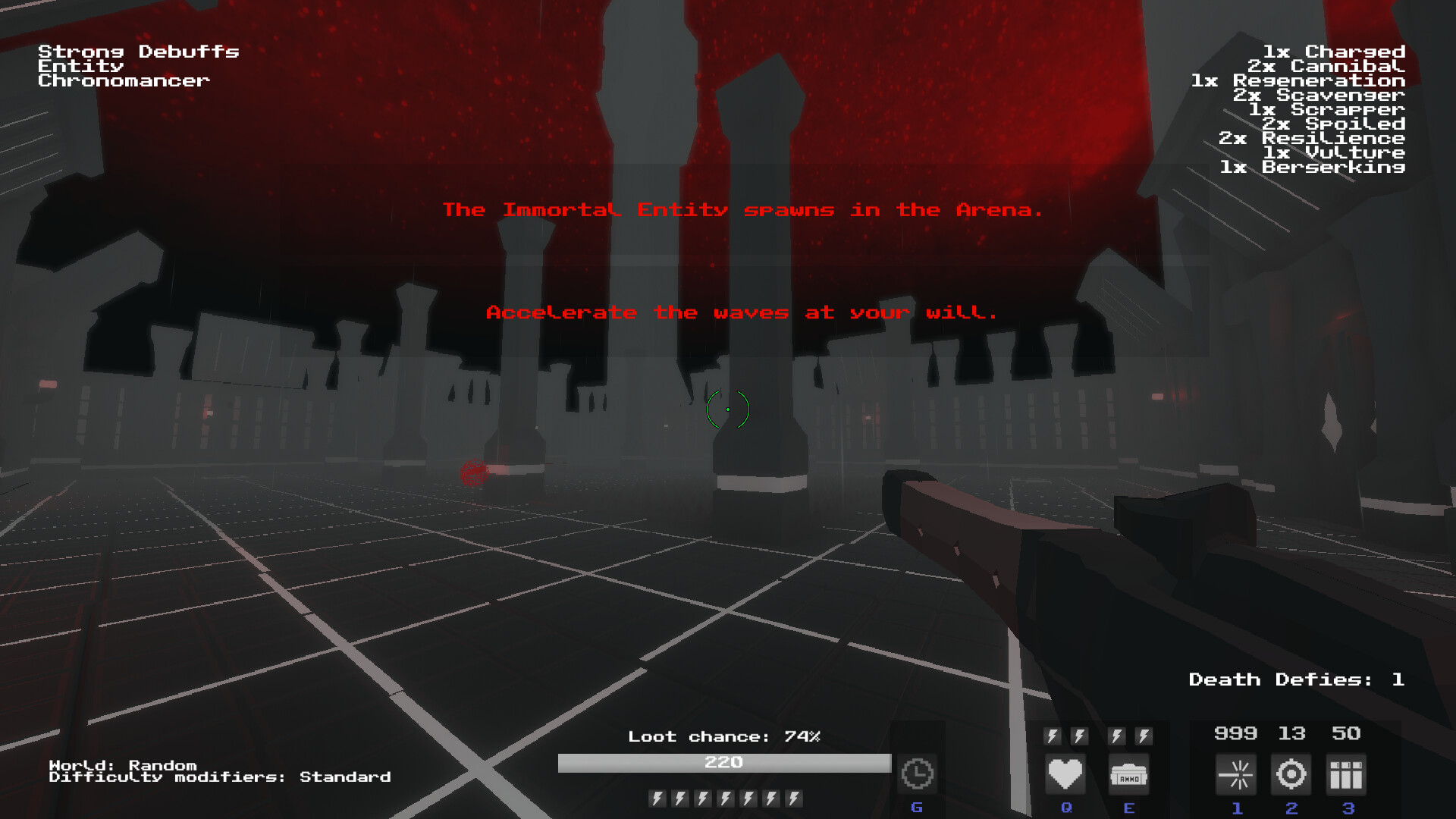Toggle the lightning bolt above the ammo crate

coord(1116,734)
